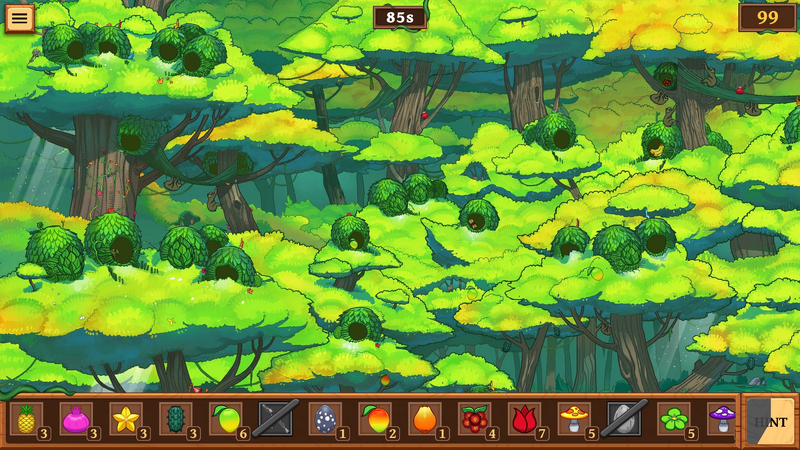Use the Hint button
The image size is (800, 450).
771,421
